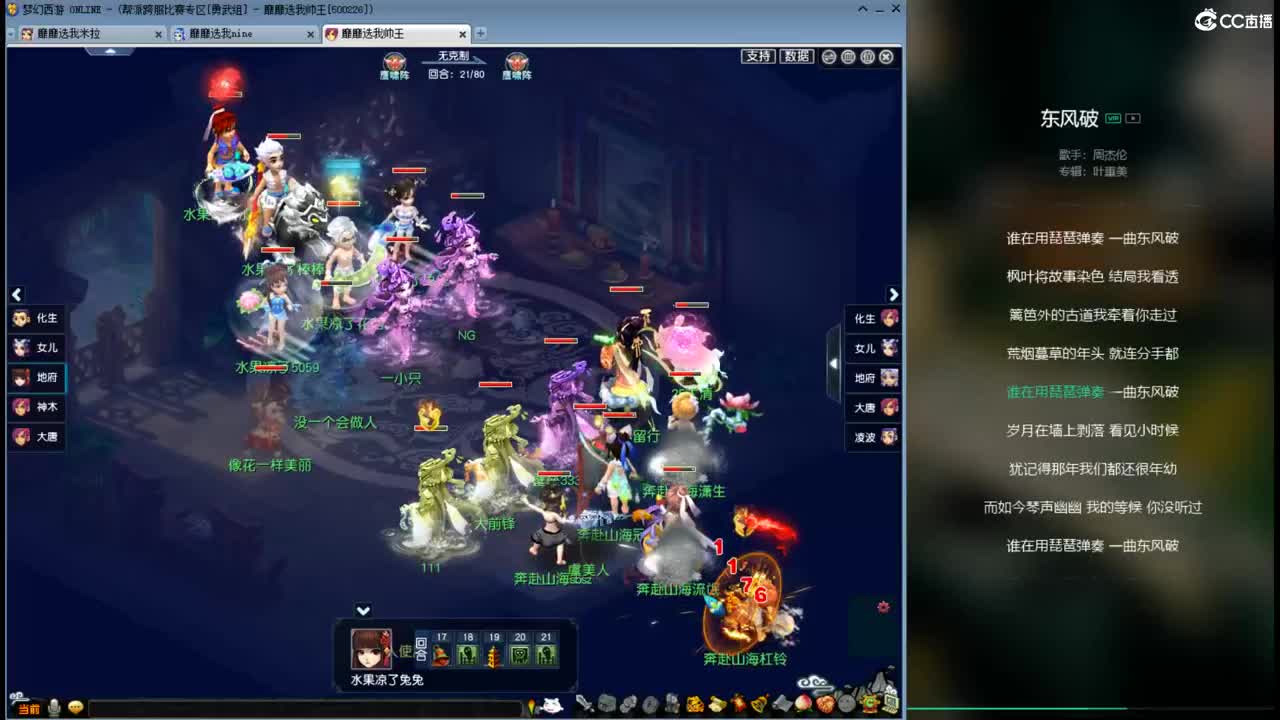Collapse the battle record panel via the down arrow

(363, 610)
